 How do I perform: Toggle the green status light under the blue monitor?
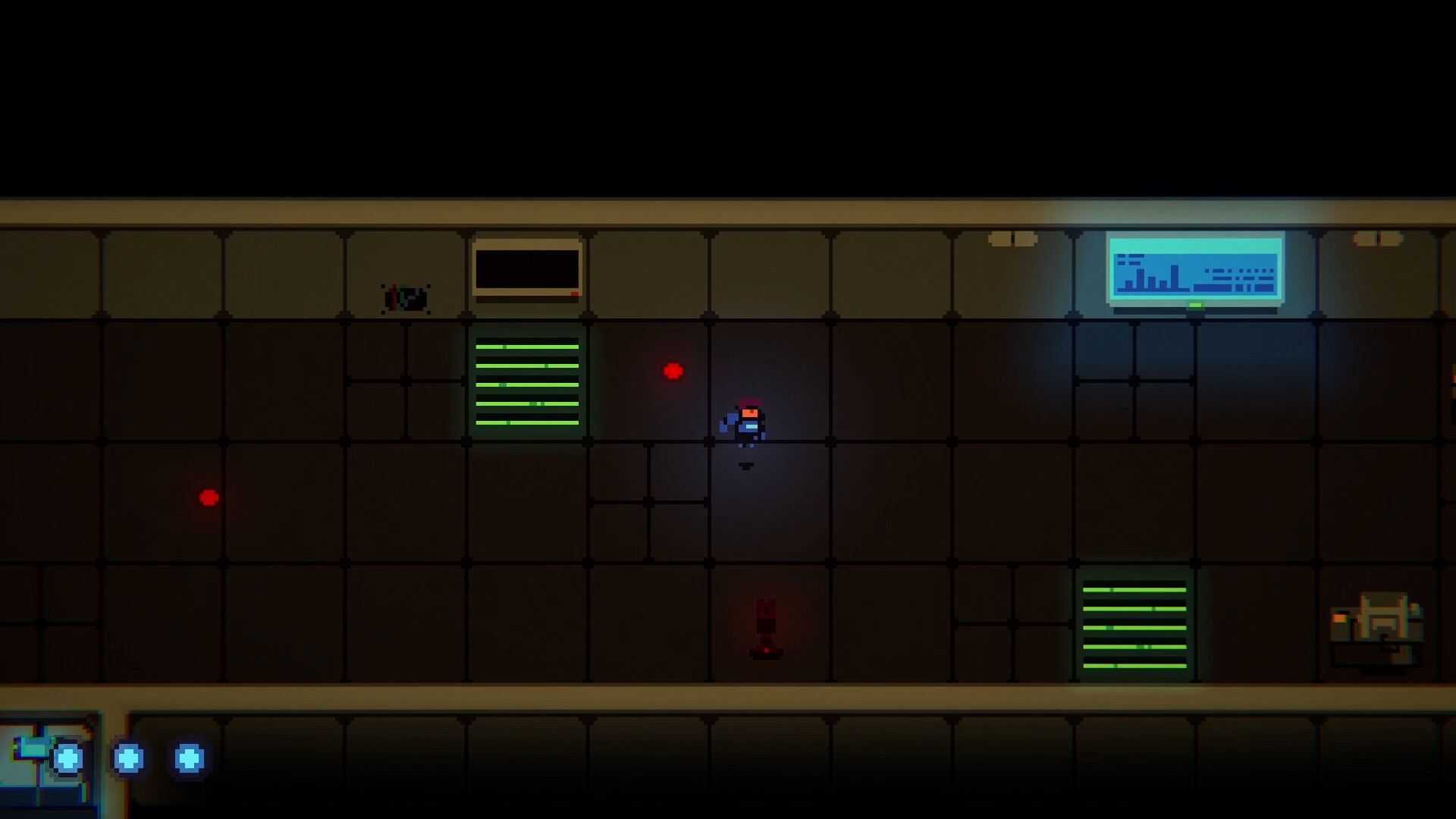click(1195, 306)
